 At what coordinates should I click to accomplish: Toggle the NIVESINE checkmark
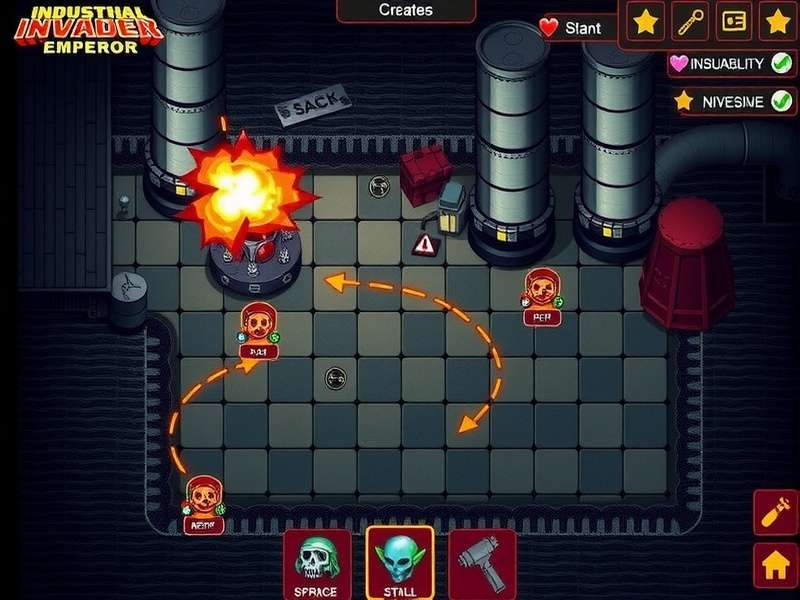[782, 101]
